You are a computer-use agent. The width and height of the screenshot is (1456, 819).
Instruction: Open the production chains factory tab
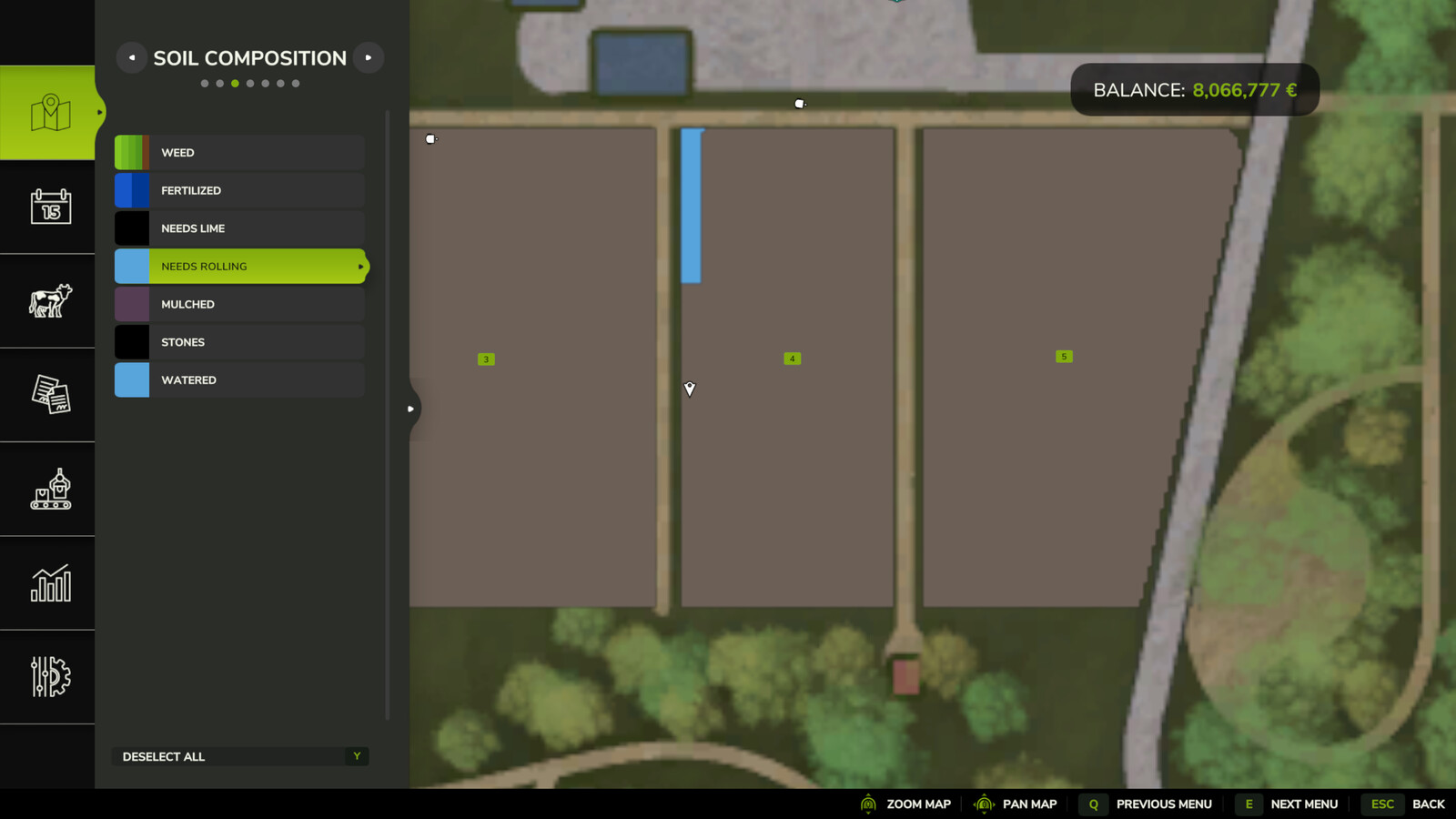pyautogui.click(x=50, y=489)
